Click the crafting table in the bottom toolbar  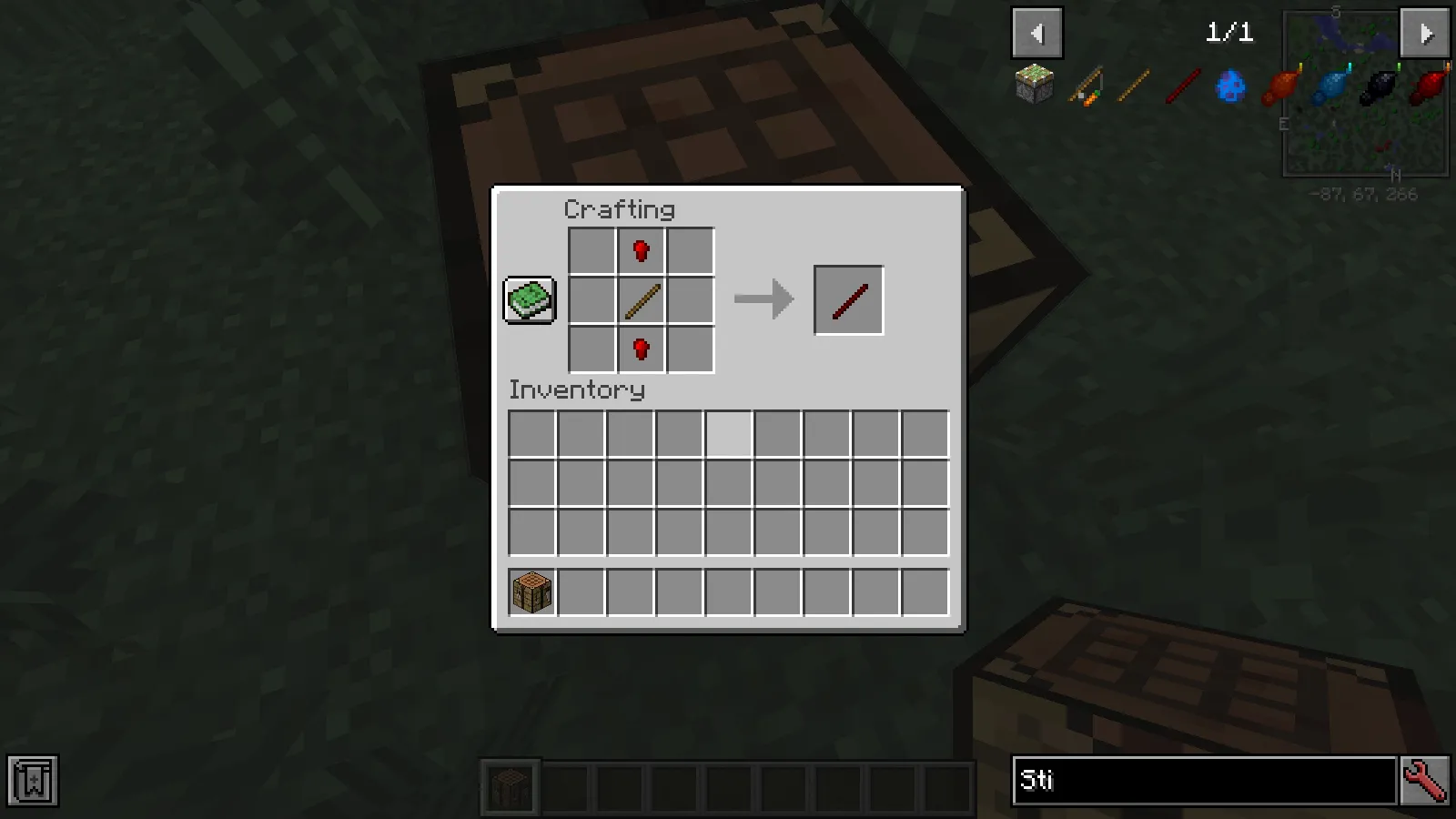coord(511,788)
